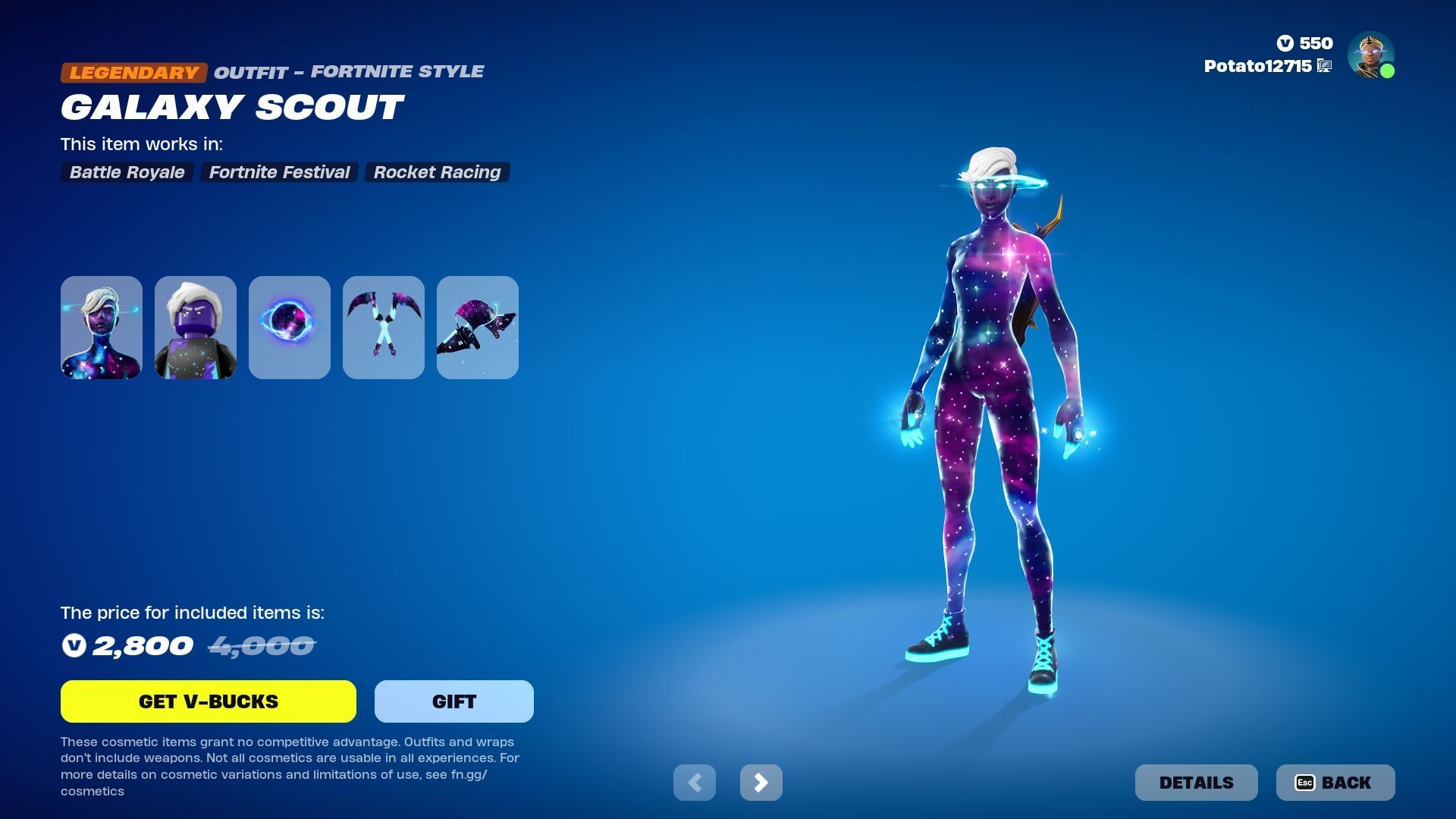The image size is (1456, 819).
Task: Select the black hole back bling thumbnail
Action: [289, 327]
